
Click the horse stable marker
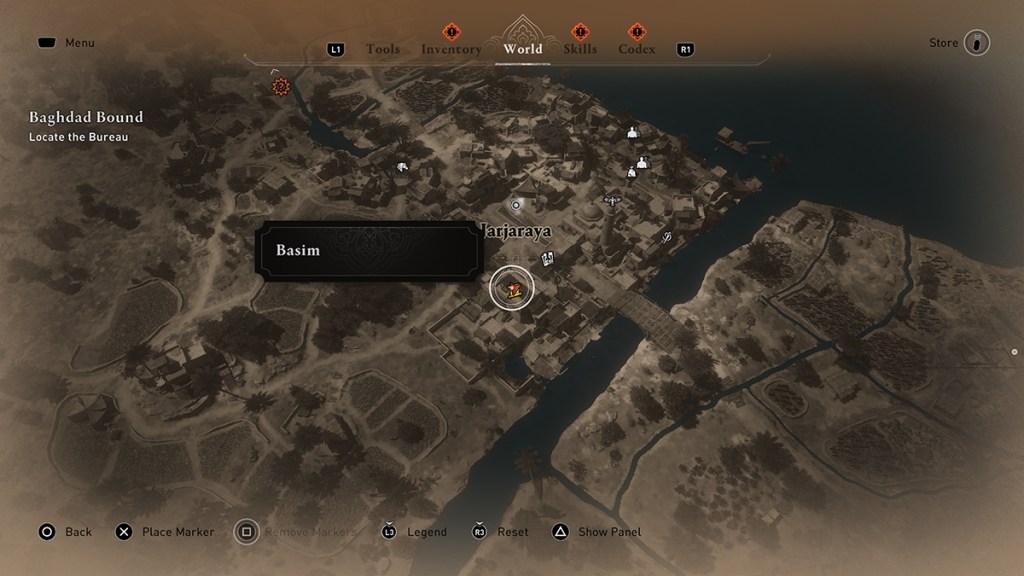[x=401, y=168]
